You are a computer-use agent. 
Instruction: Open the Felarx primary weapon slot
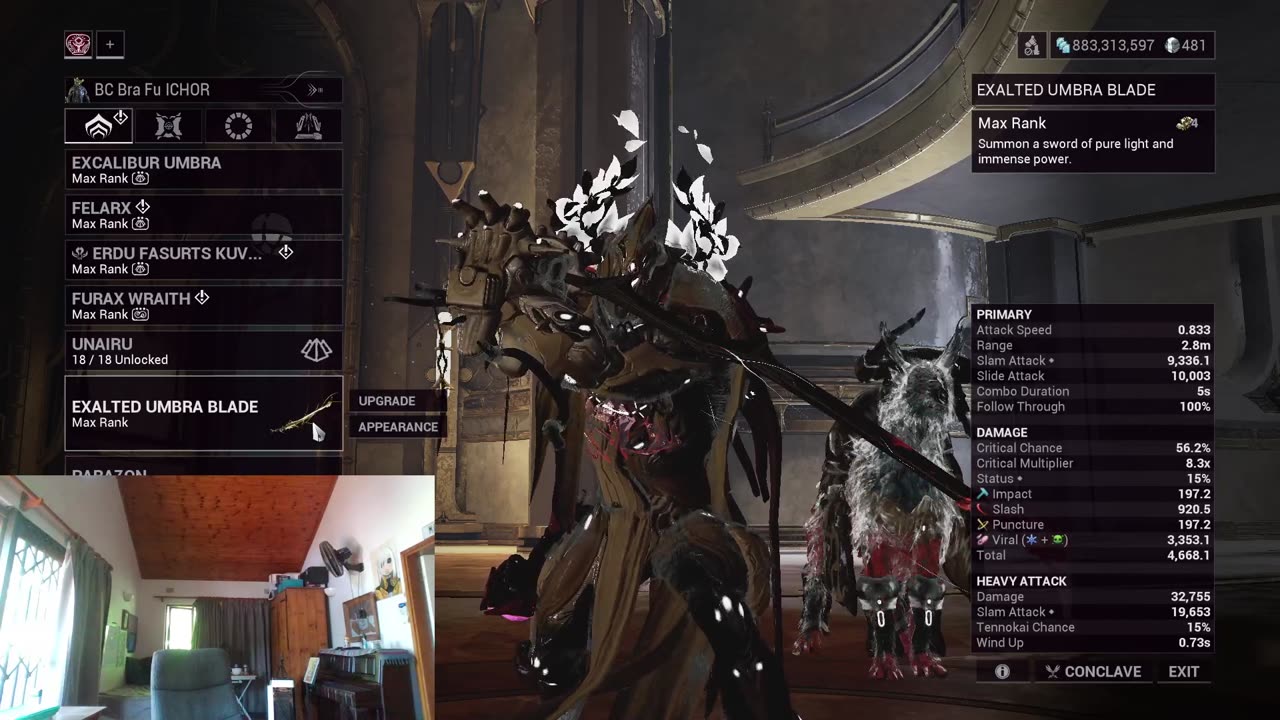pyautogui.click(x=203, y=214)
